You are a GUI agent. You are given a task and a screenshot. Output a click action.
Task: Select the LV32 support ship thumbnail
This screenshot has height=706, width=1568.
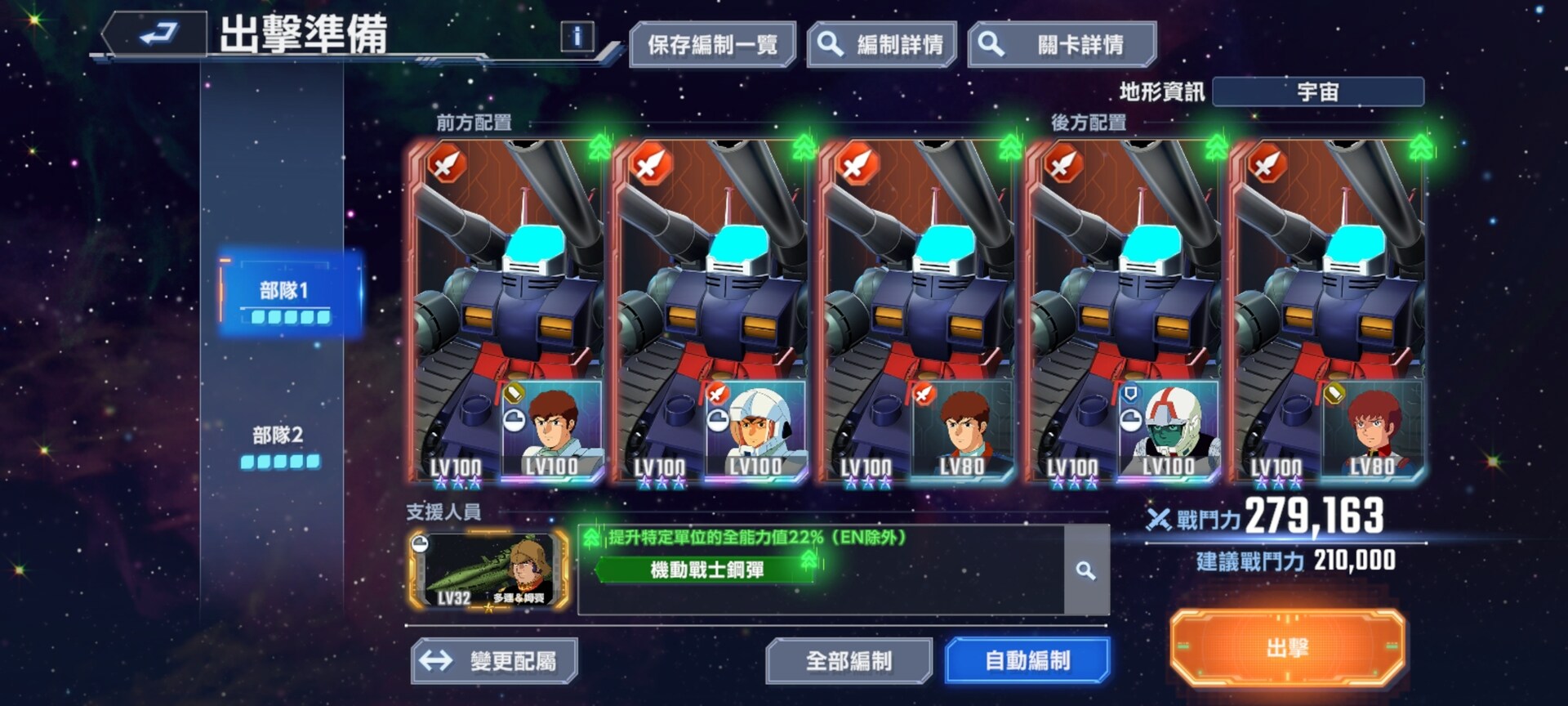coord(488,570)
